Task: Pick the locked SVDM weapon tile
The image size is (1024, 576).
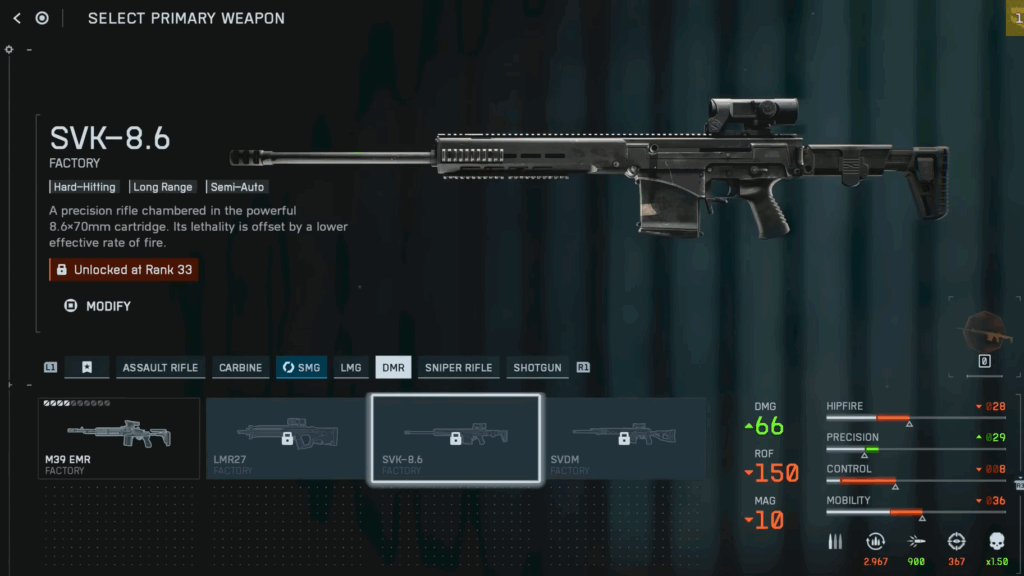Action: 623,438
